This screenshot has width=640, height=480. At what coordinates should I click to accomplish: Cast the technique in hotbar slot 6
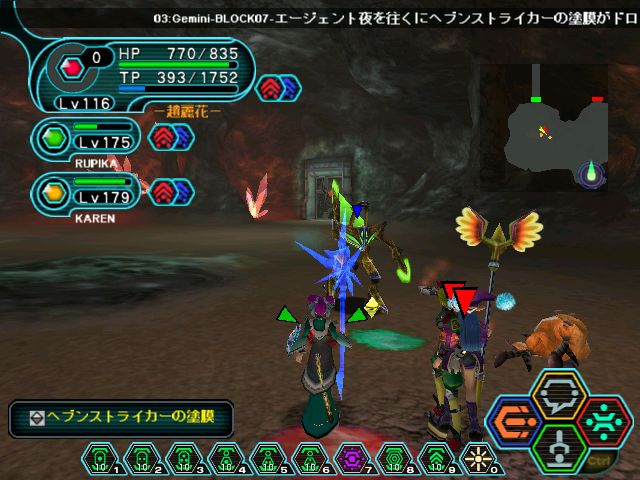[x=309, y=459]
